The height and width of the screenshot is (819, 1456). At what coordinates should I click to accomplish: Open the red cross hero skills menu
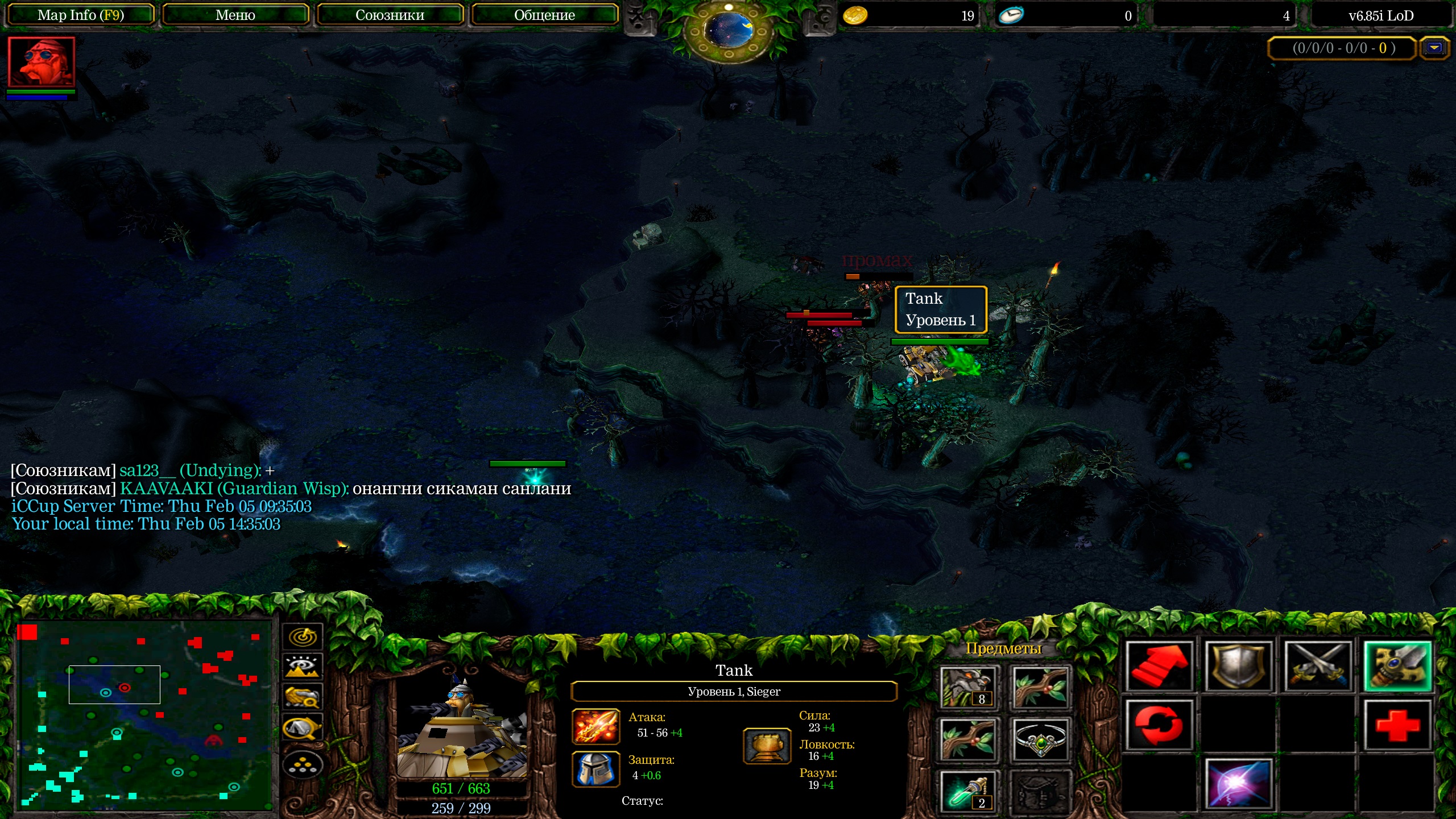[x=1397, y=725]
